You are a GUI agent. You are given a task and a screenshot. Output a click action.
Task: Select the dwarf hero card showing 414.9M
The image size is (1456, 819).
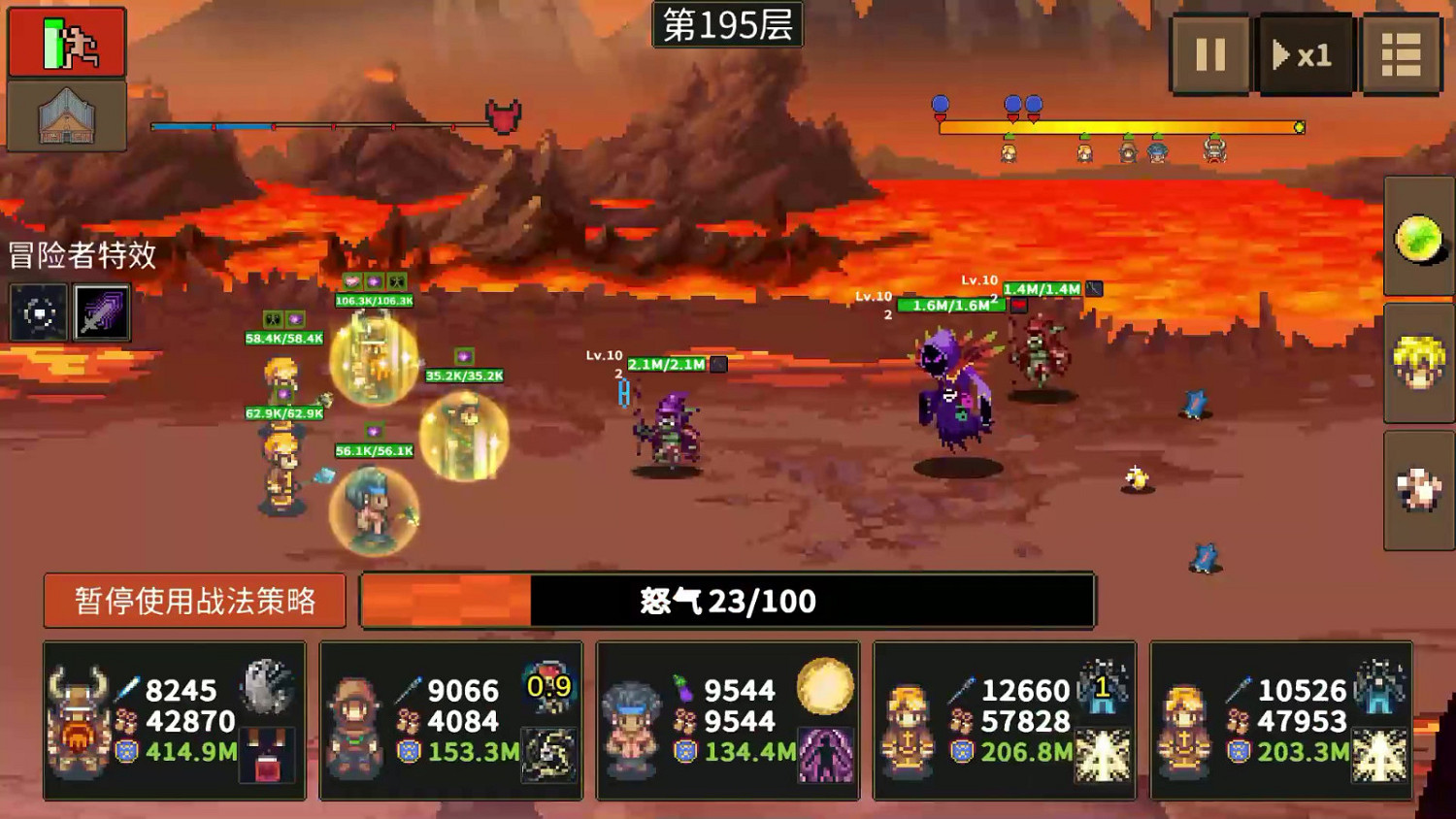click(x=175, y=720)
